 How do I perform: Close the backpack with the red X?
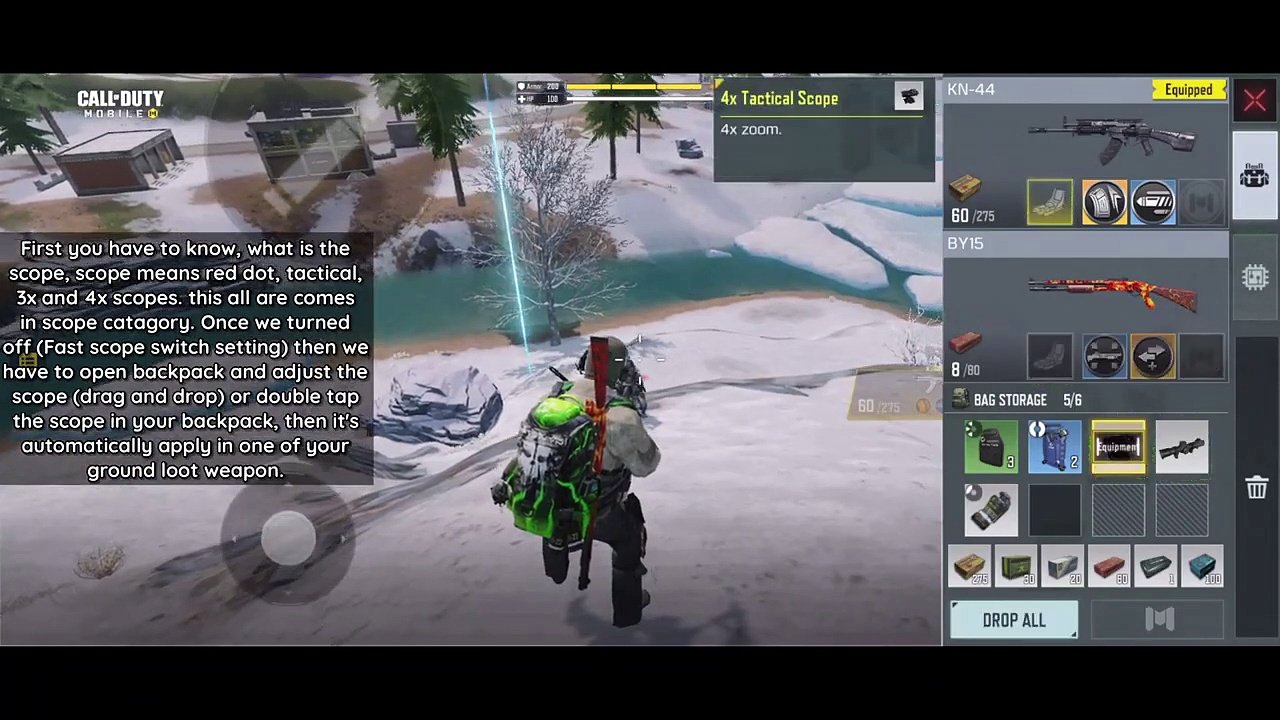(1255, 100)
